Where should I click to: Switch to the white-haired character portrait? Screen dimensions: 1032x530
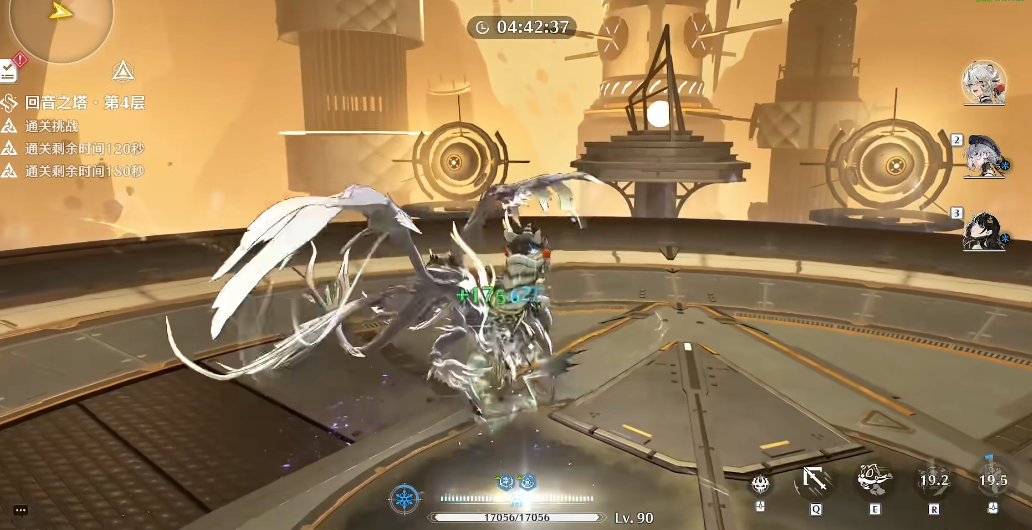click(982, 82)
